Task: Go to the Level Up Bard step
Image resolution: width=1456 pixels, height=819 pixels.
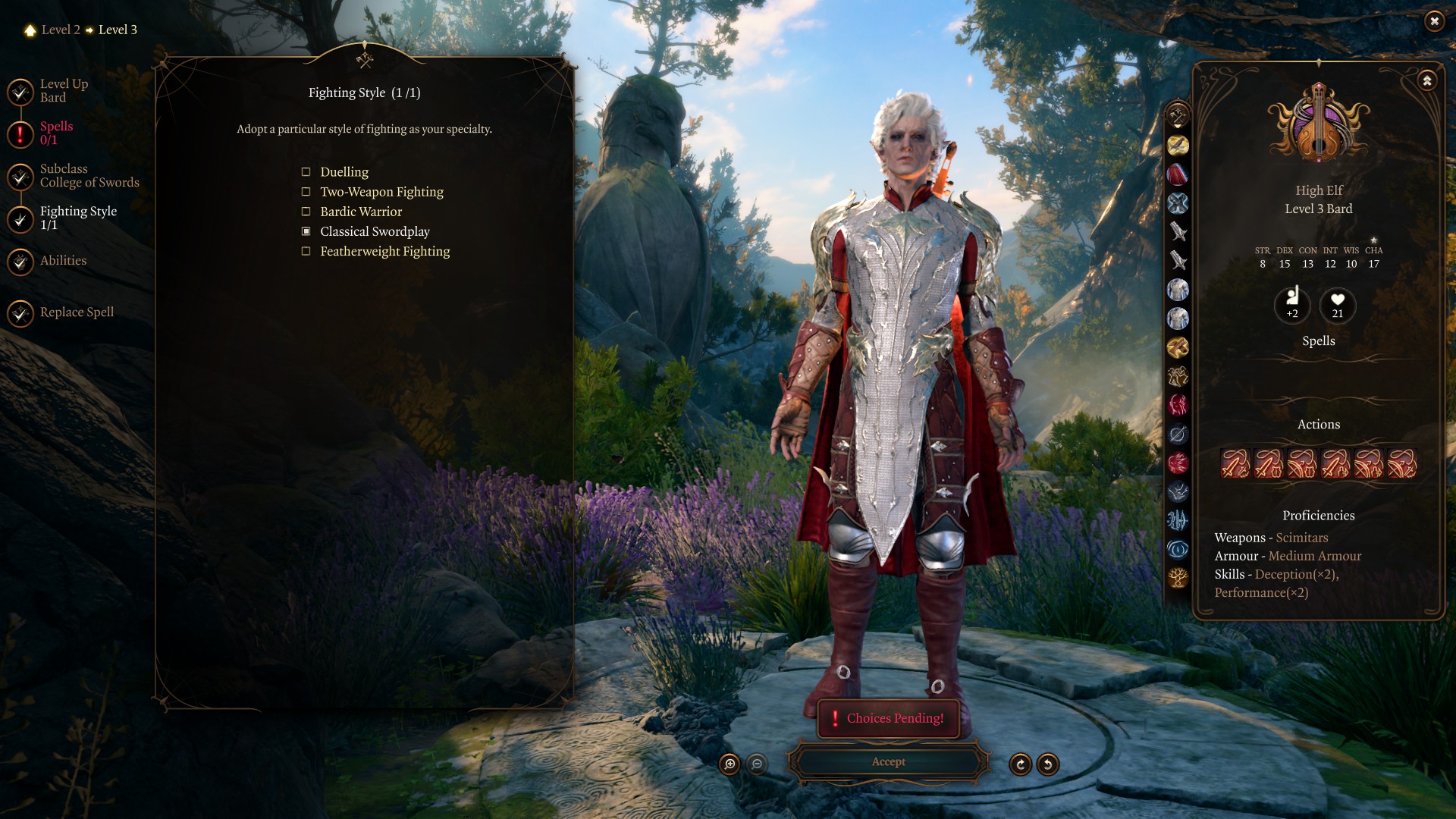Action: (63, 91)
